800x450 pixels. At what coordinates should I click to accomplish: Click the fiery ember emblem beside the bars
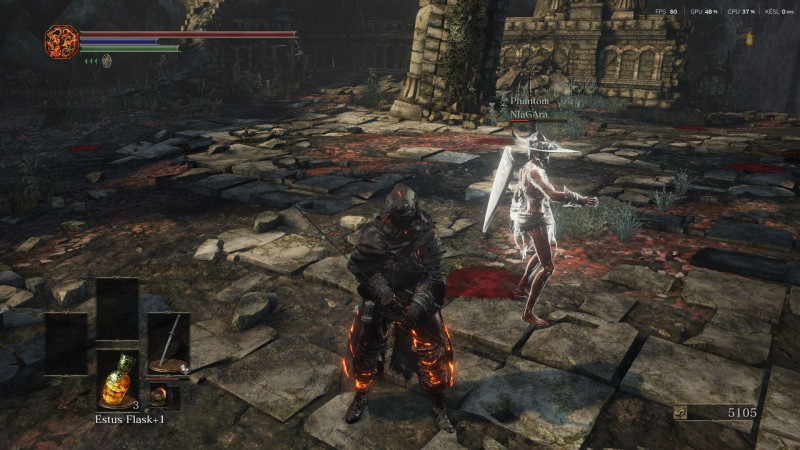pos(62,41)
